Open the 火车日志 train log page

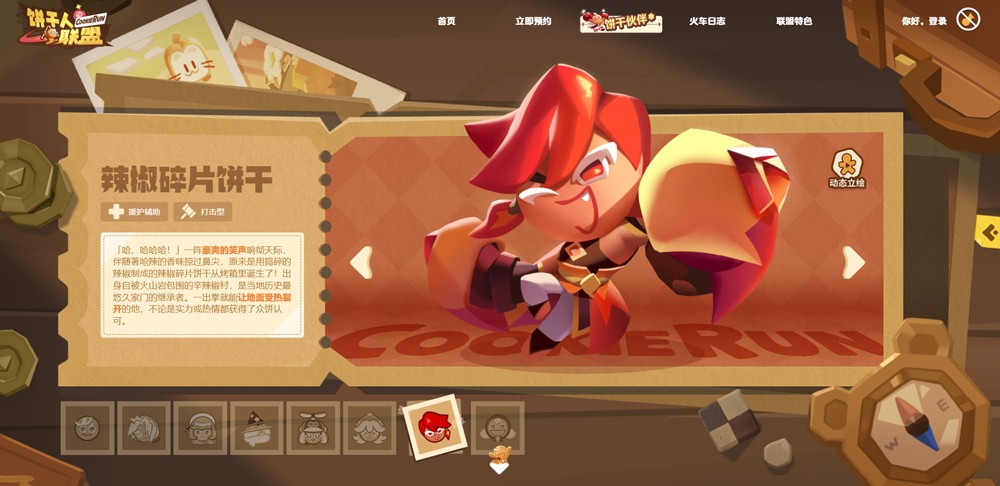pos(707,21)
